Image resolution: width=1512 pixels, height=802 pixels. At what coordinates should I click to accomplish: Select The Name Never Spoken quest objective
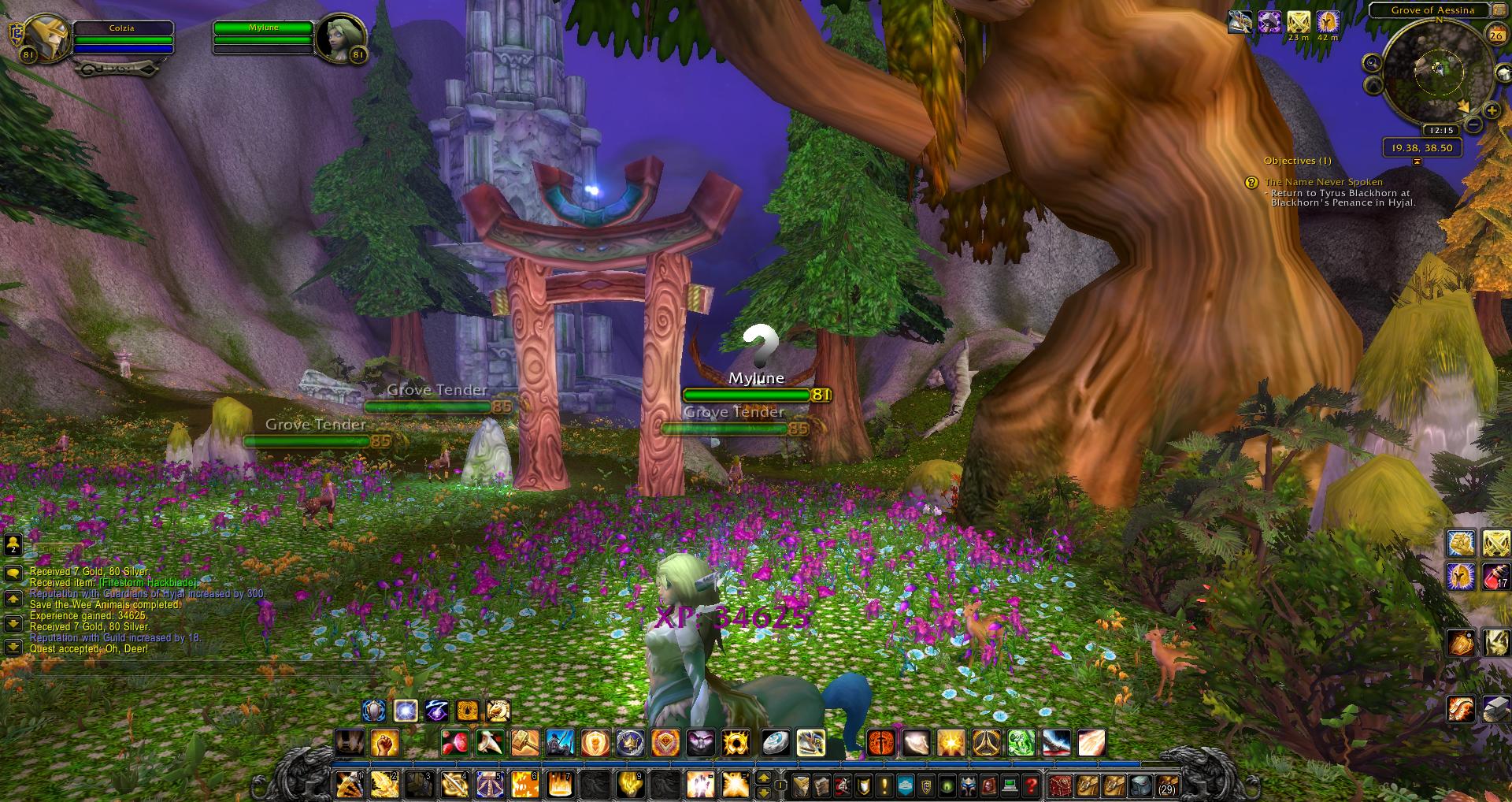point(1323,182)
